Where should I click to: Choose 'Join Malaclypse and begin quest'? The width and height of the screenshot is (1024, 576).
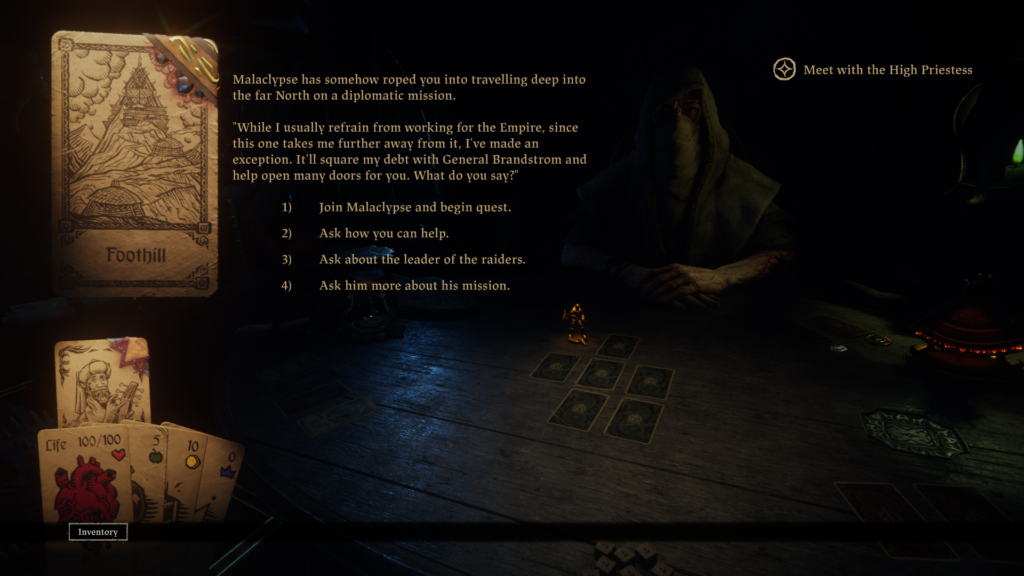tap(415, 208)
